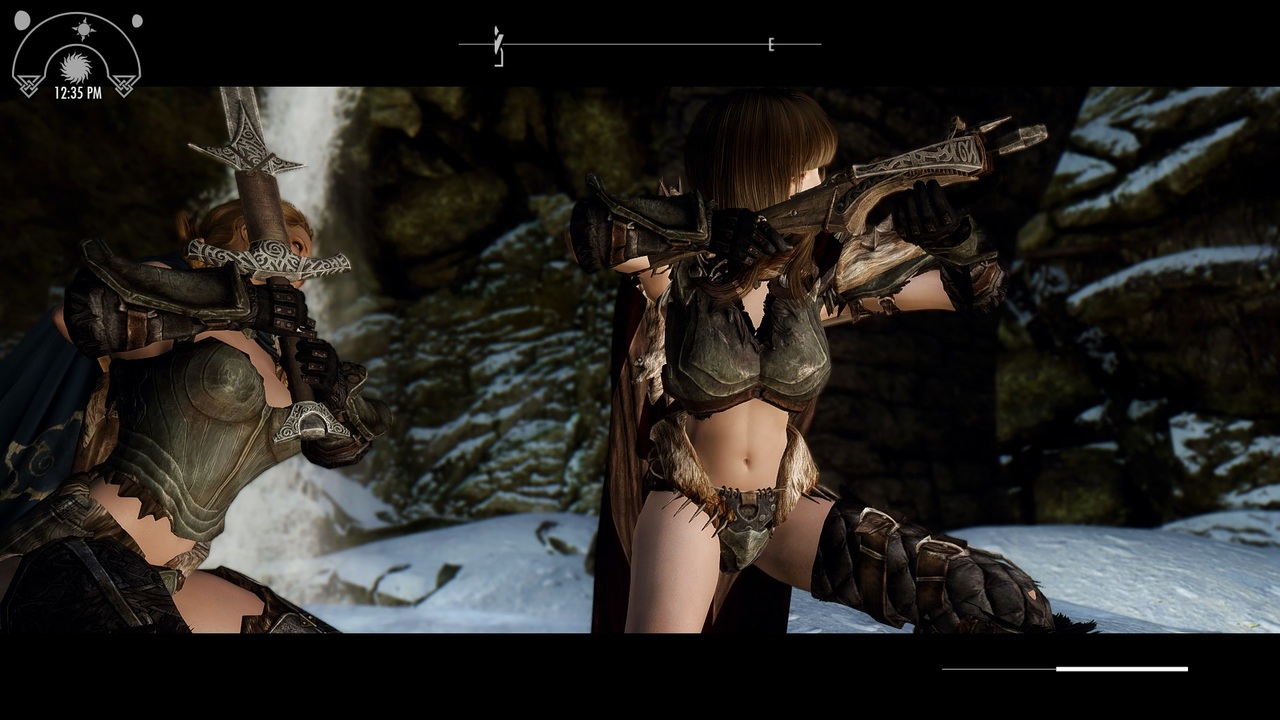Select the E direction marker on the compass
The height and width of the screenshot is (720, 1280).
coord(771,44)
